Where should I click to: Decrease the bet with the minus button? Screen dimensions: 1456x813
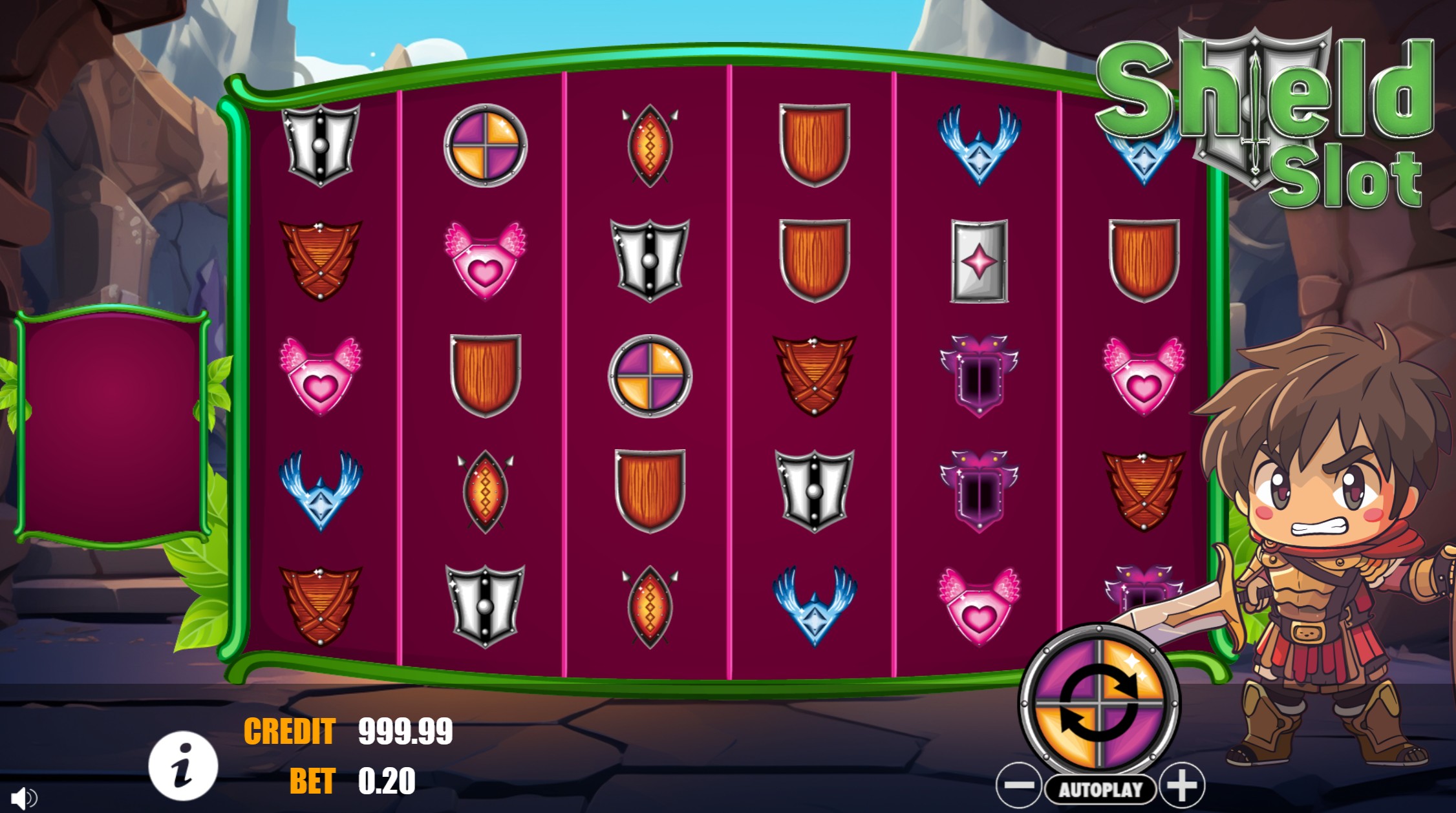[1018, 786]
